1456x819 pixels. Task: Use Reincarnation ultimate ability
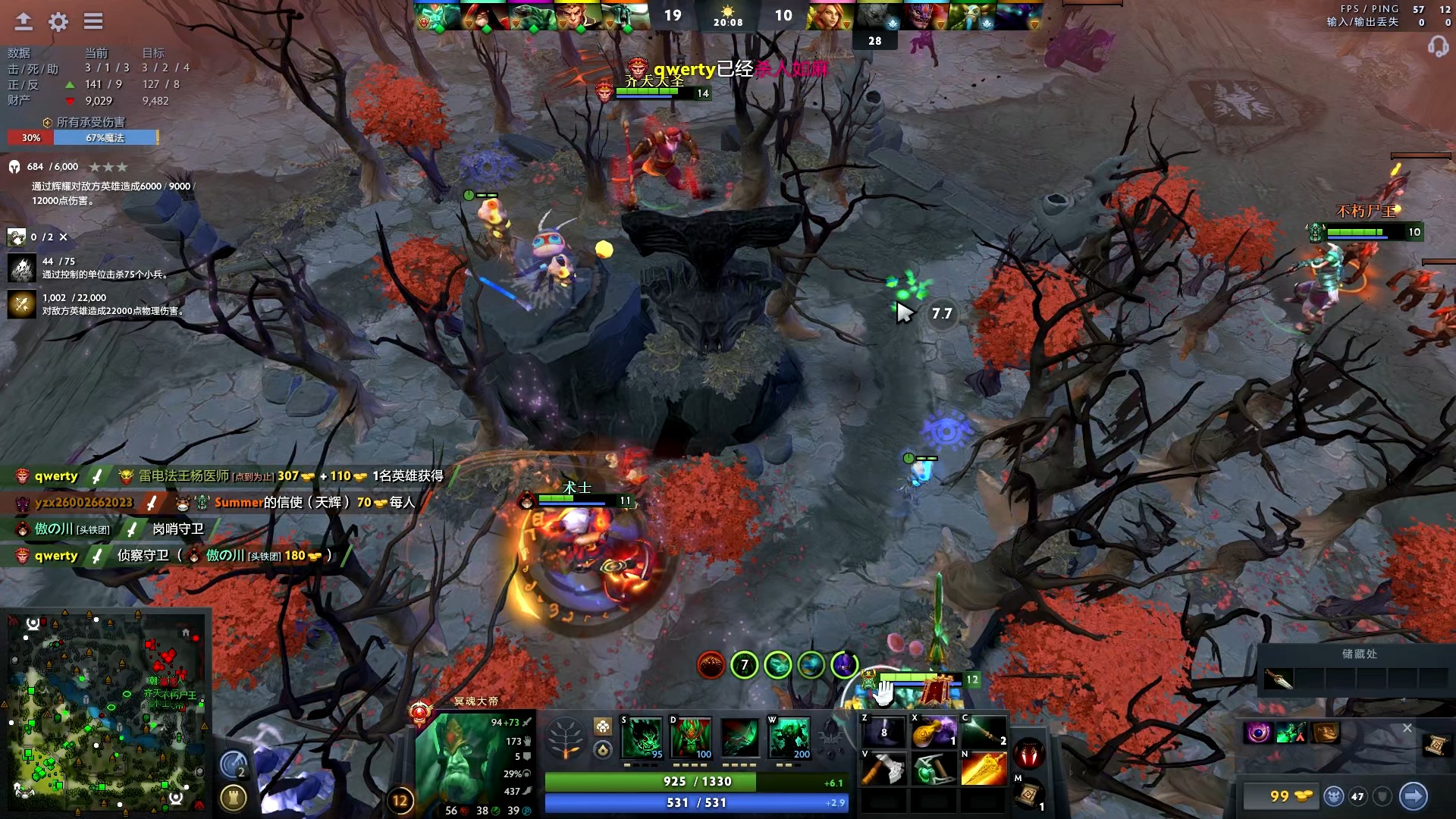click(789, 737)
